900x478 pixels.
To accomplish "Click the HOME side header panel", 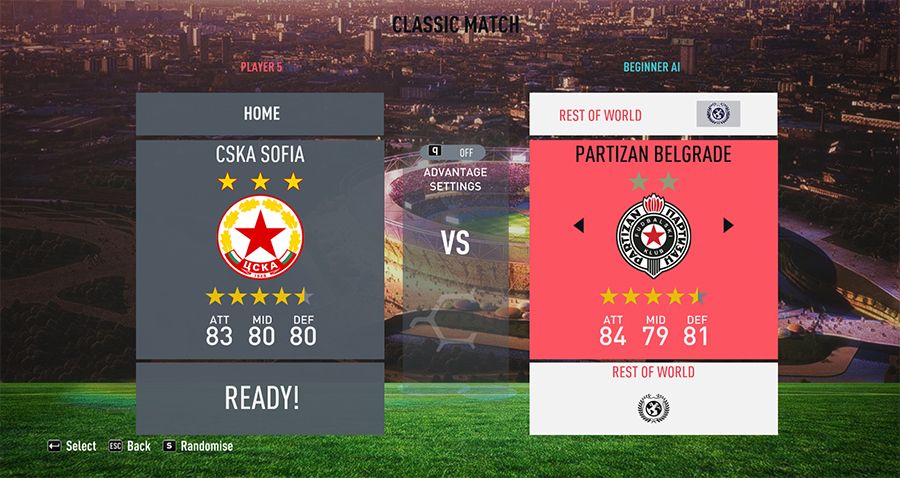I will click(x=260, y=114).
